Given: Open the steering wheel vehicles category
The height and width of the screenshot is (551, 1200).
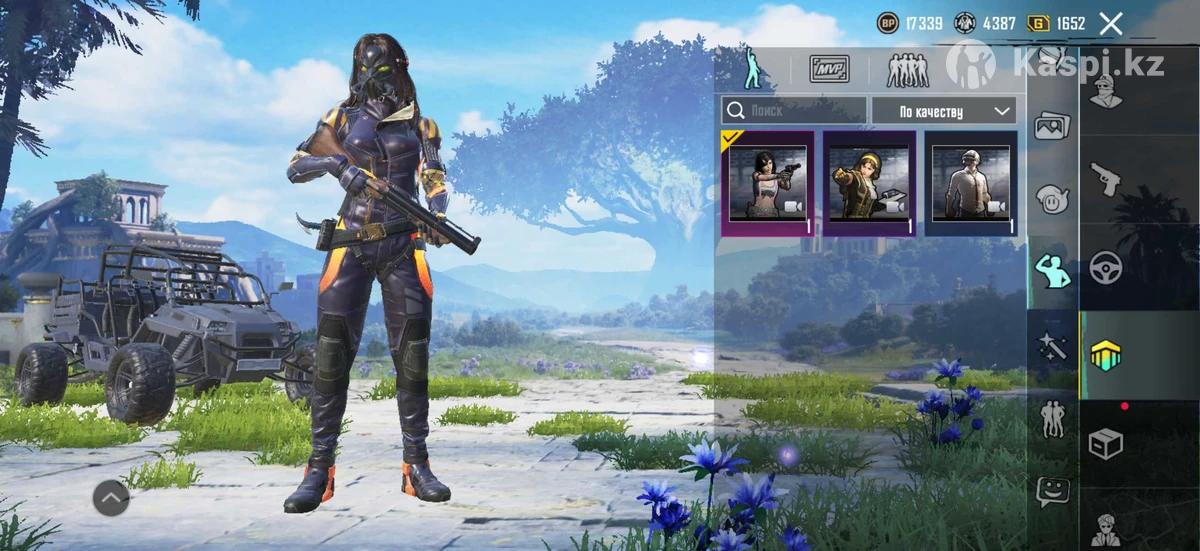Looking at the screenshot, I should [x=1105, y=267].
